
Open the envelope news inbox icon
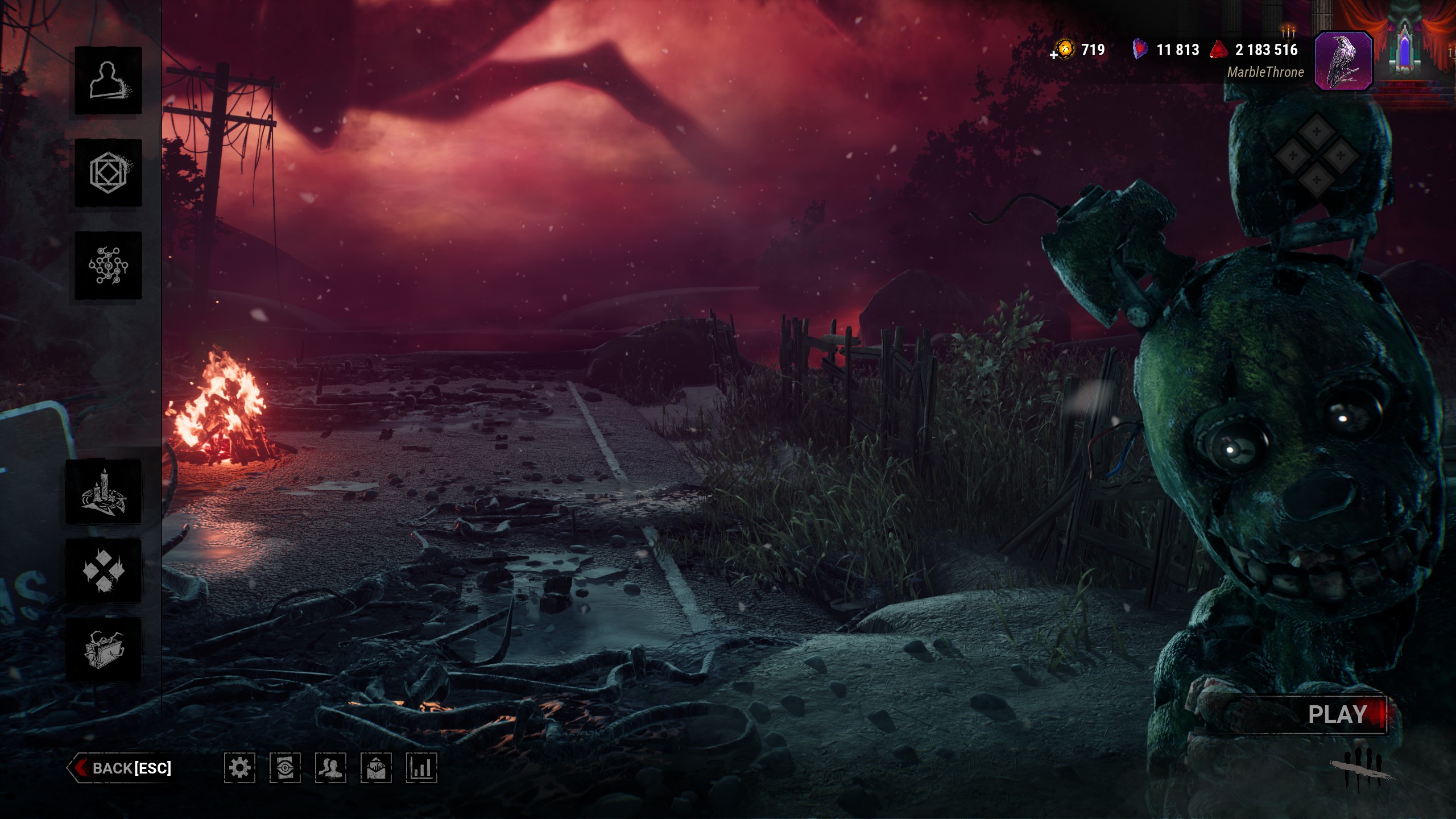[x=376, y=768]
